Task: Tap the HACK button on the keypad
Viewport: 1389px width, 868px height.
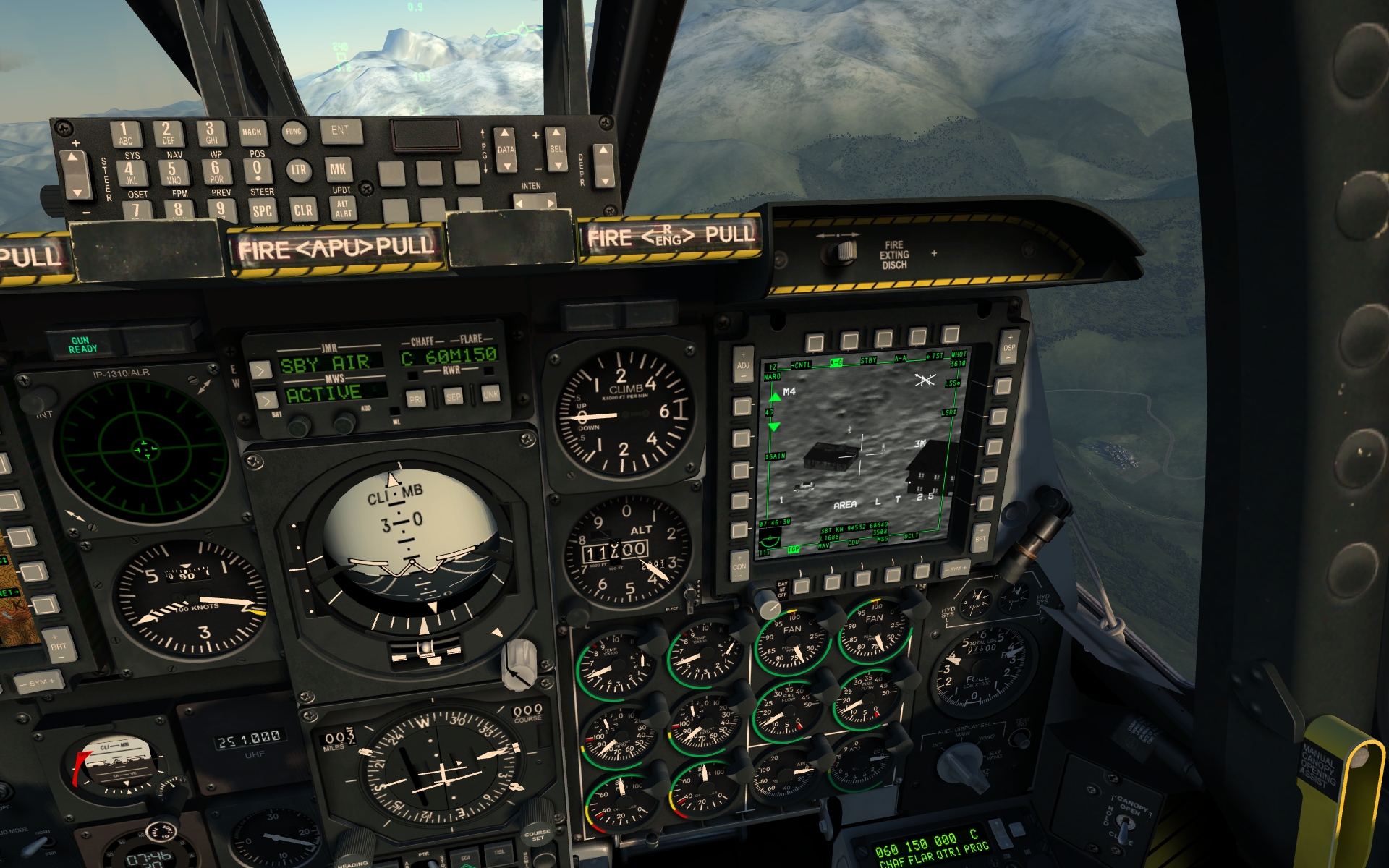Action: 252,132
